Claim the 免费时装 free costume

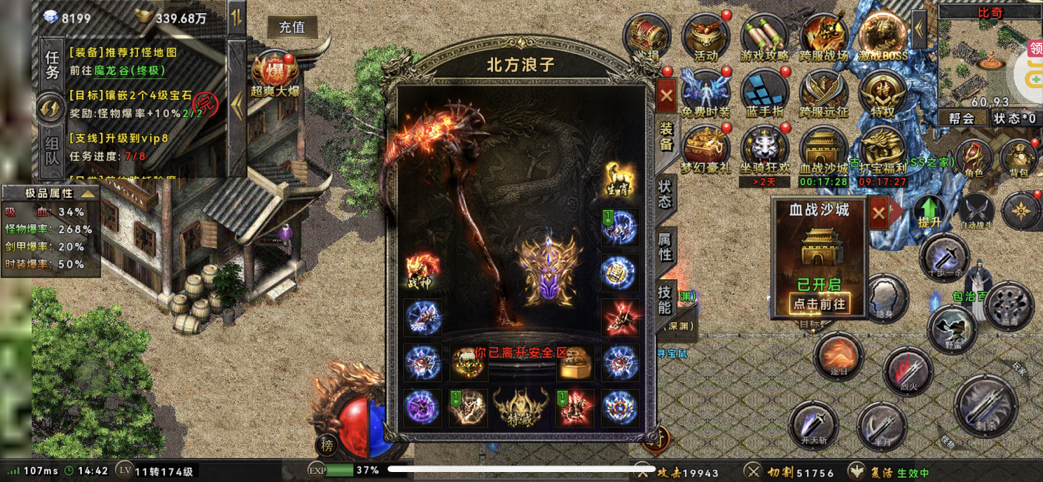[706, 94]
